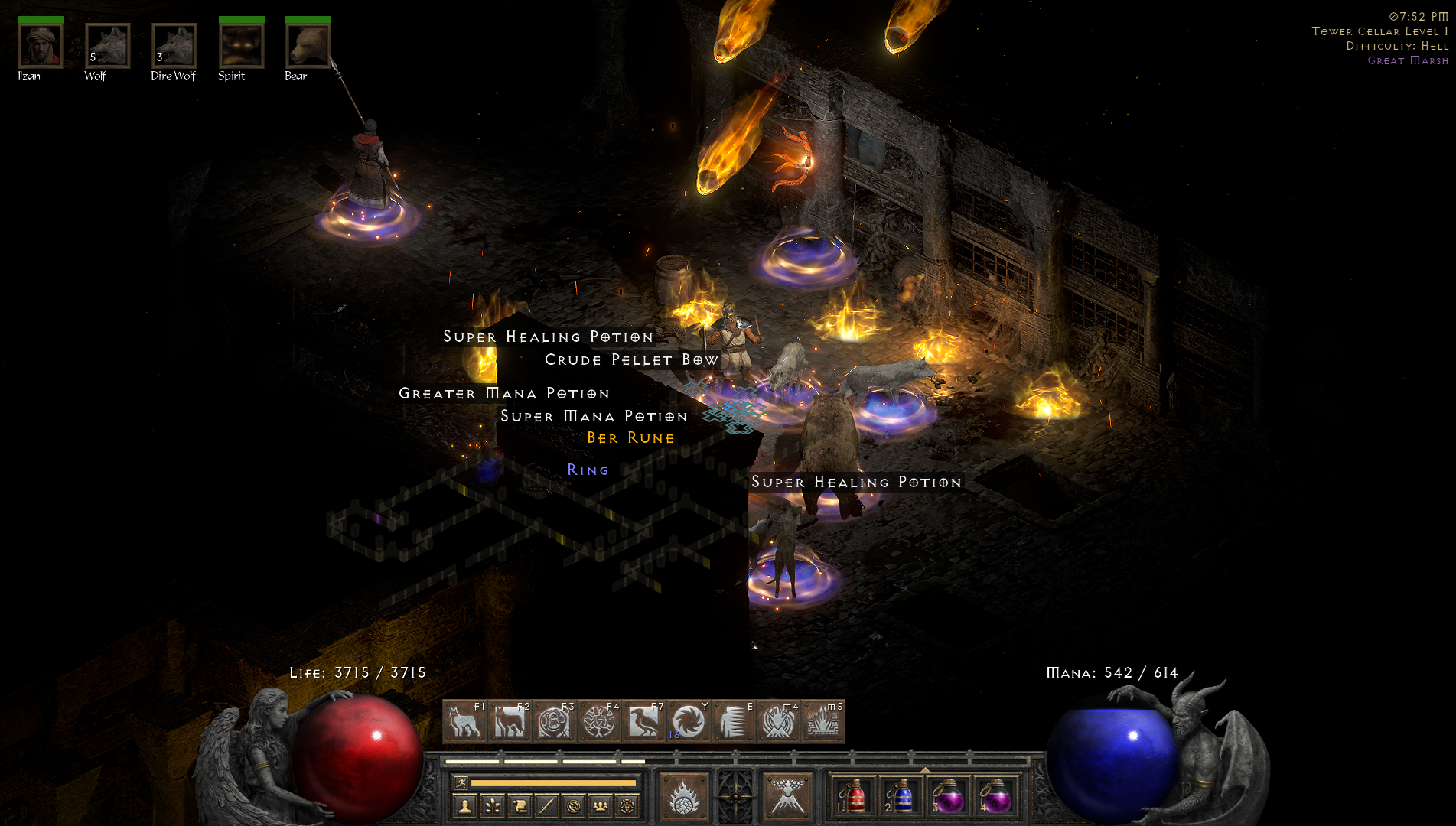Click the yellow stamina bar

pos(554,783)
